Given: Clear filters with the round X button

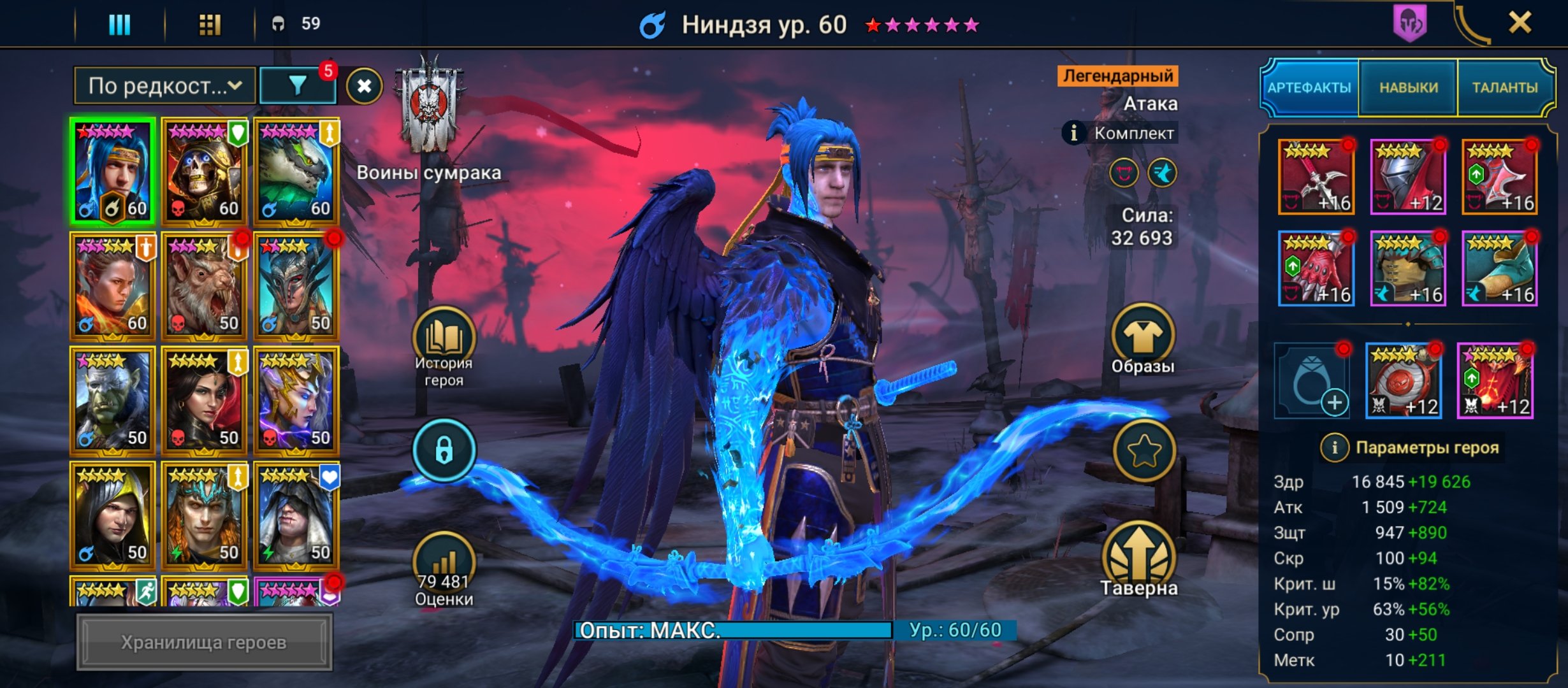Looking at the screenshot, I should tap(364, 86).
